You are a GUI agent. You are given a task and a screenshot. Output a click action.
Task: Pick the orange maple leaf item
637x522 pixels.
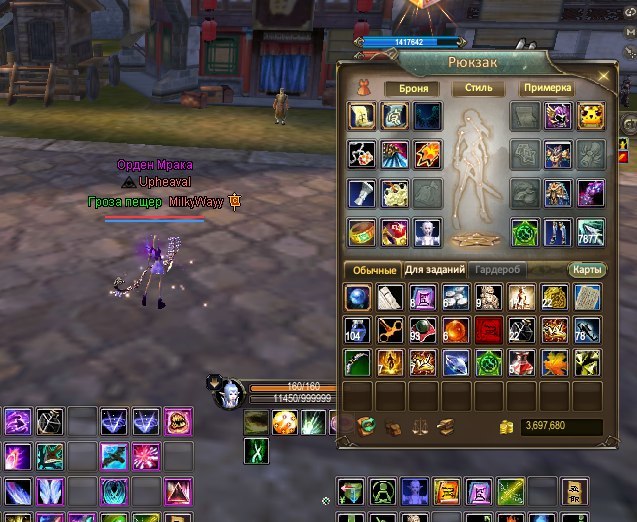click(554, 361)
